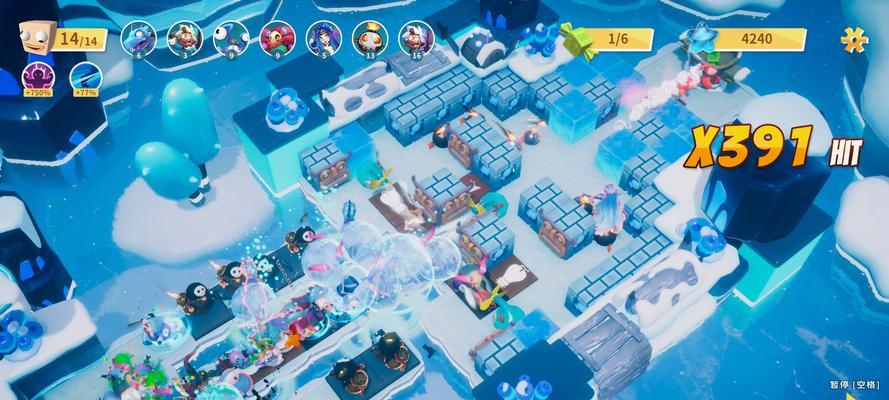Pick the red flower creature portrait
The image size is (889, 400).
pos(276,38)
